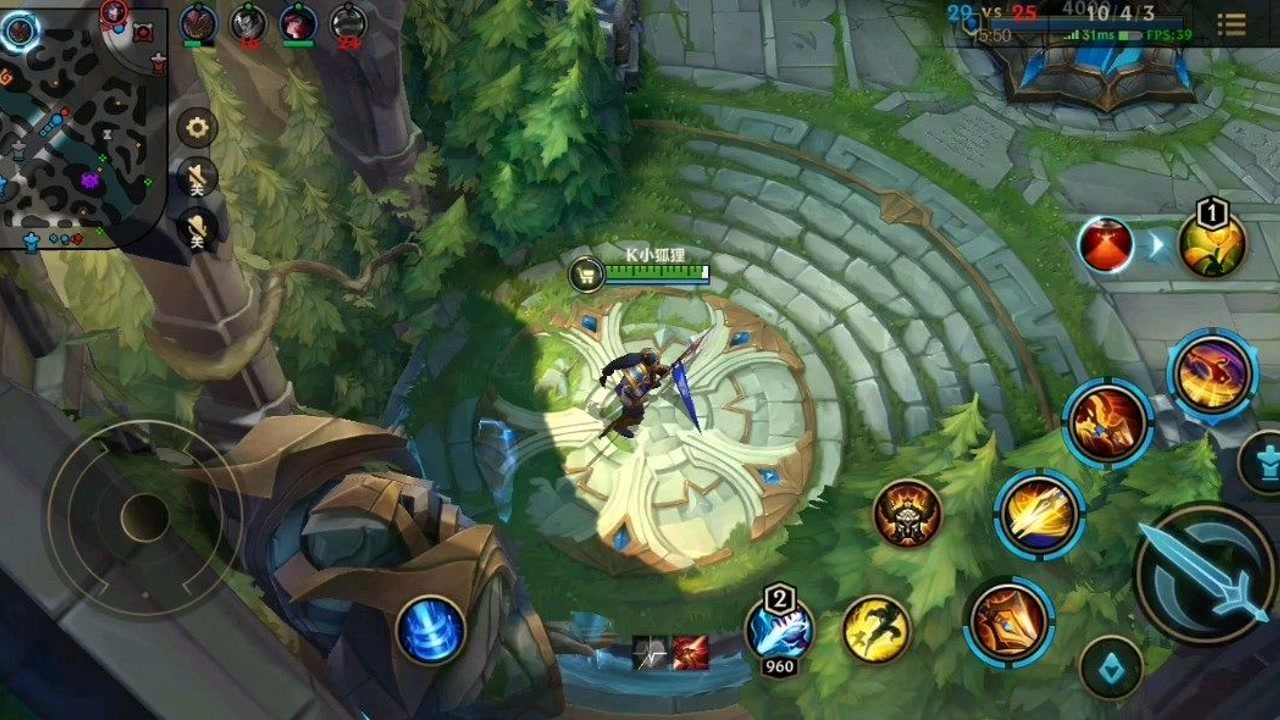Trigger the basic attack sword button
1280x720 pixels.
[x=1203, y=575]
